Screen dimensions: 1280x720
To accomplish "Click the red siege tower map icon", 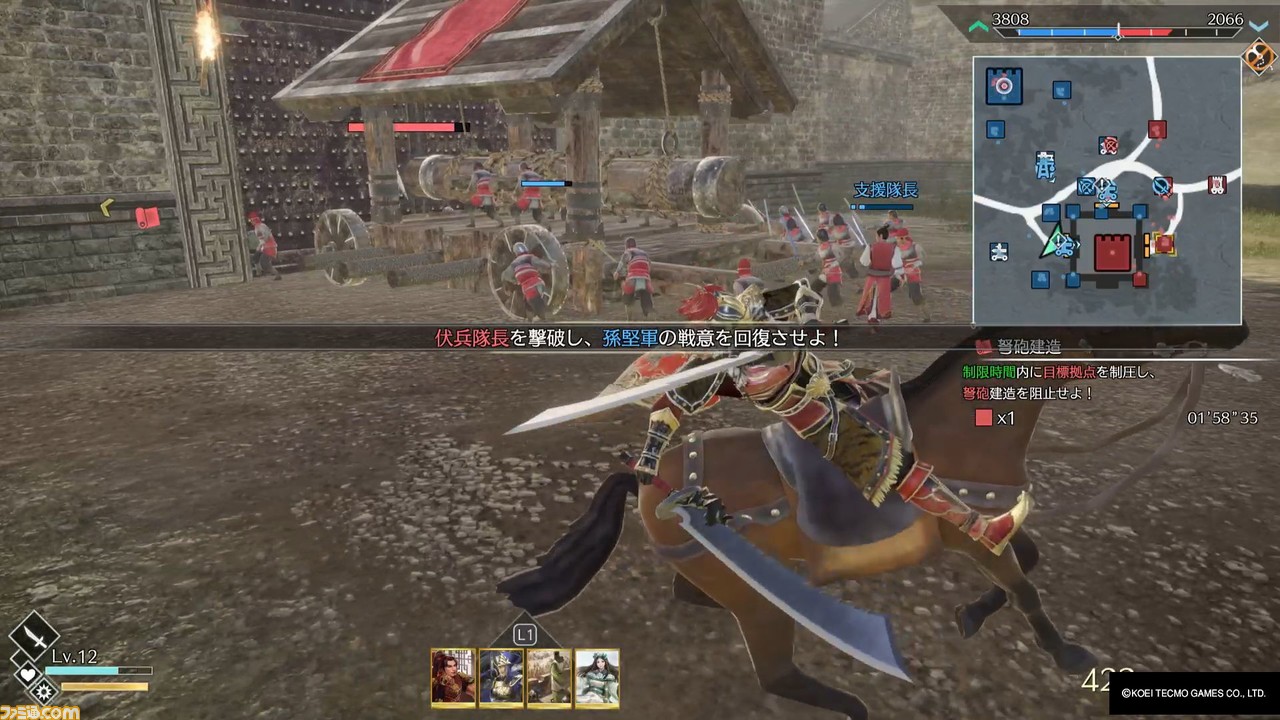I will pos(1217,185).
